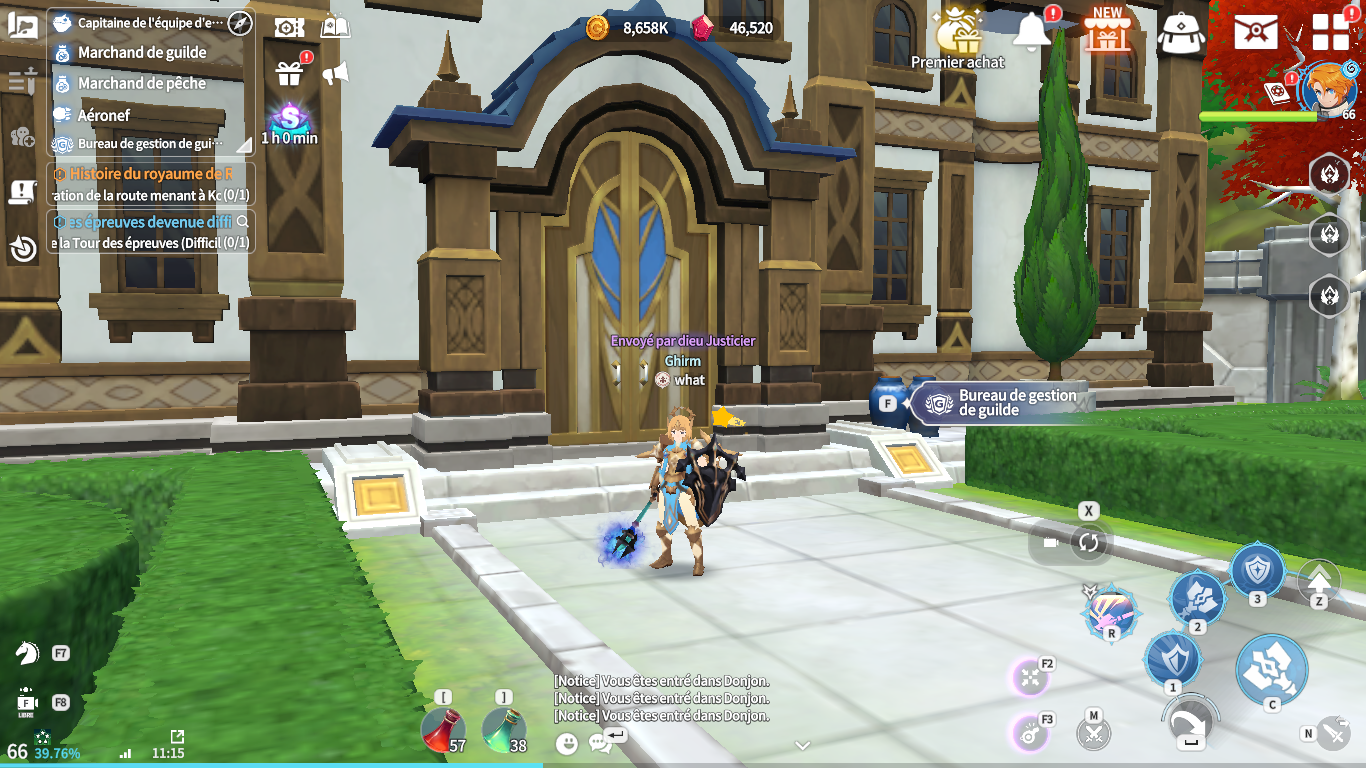Activate the large gauntlet basic attack
Image resolution: width=1366 pixels, height=768 pixels.
click(x=1271, y=670)
